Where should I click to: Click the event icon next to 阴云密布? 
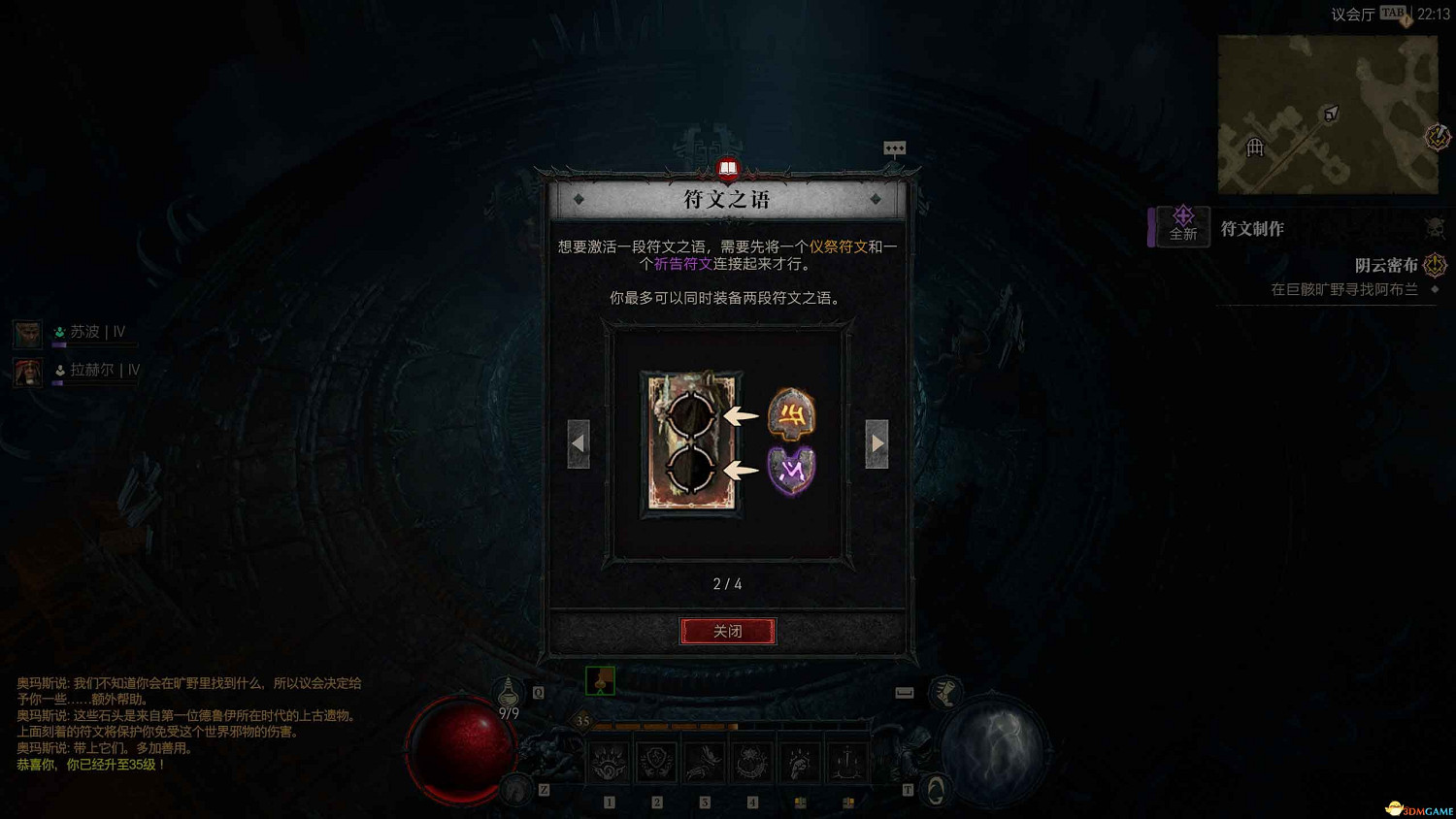pos(1434,264)
